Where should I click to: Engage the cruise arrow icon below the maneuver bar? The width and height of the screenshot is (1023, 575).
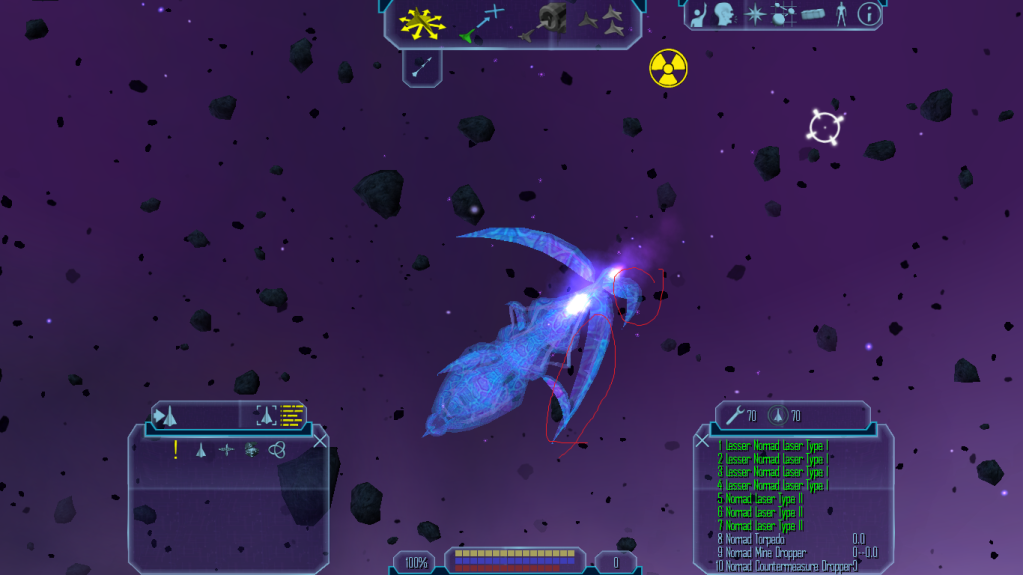pyautogui.click(x=422, y=67)
